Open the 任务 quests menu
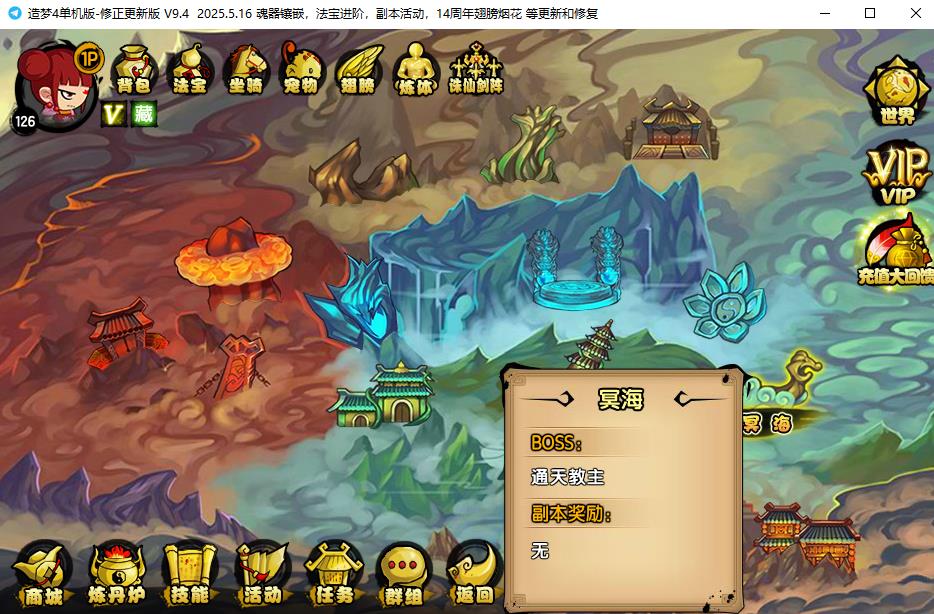The image size is (934, 614). pyautogui.click(x=333, y=576)
